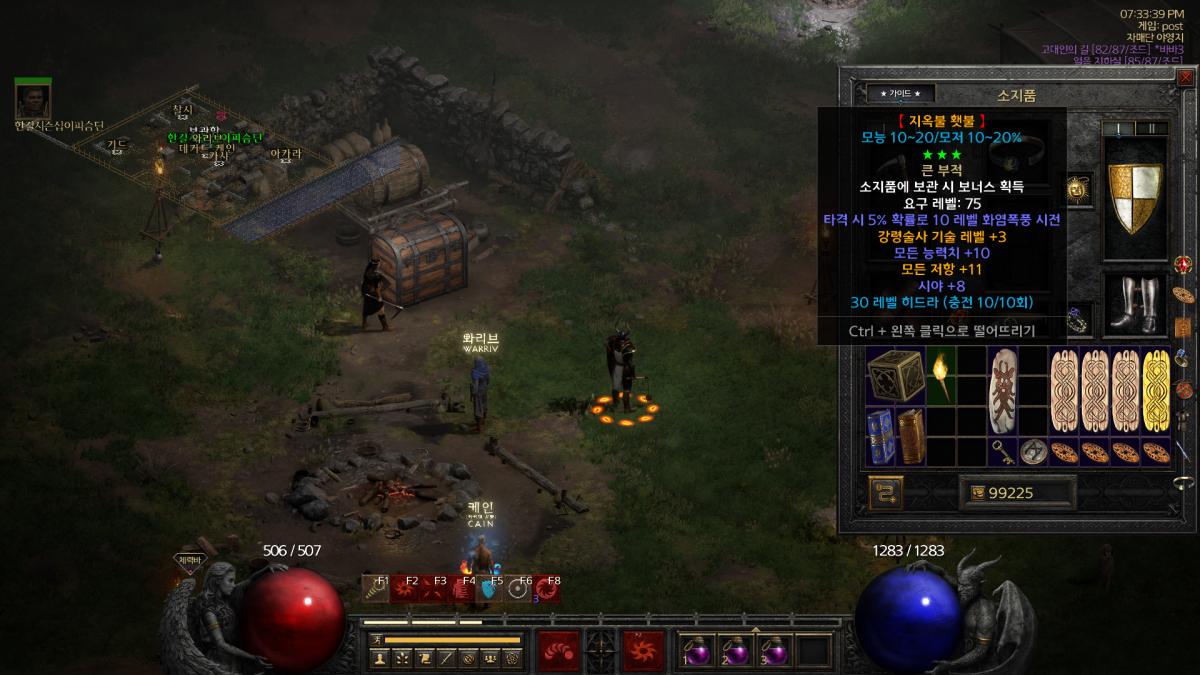Screen dimensions: 1200x675
Task: Click the rune-marked button beside gold
Action: 886,492
